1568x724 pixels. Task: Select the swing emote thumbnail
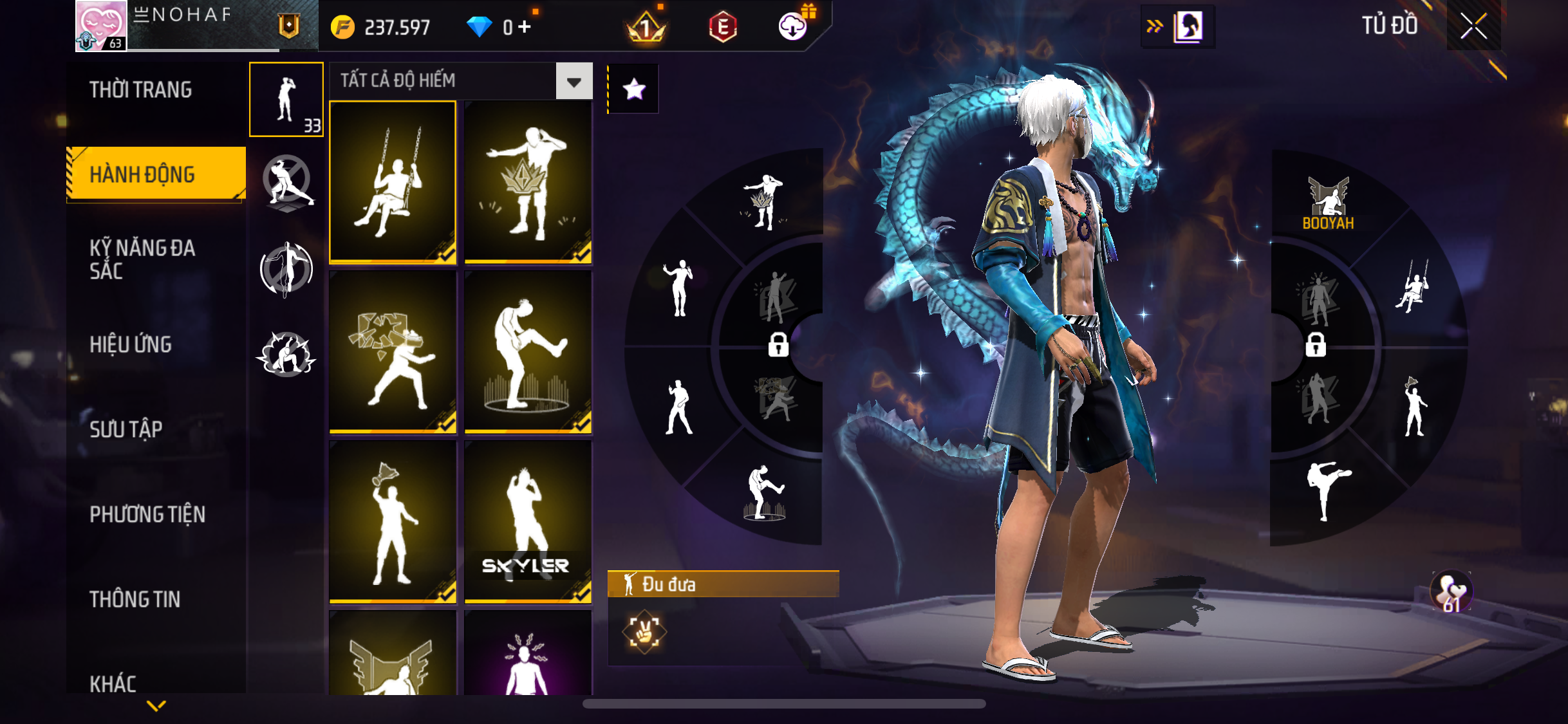pos(393,182)
